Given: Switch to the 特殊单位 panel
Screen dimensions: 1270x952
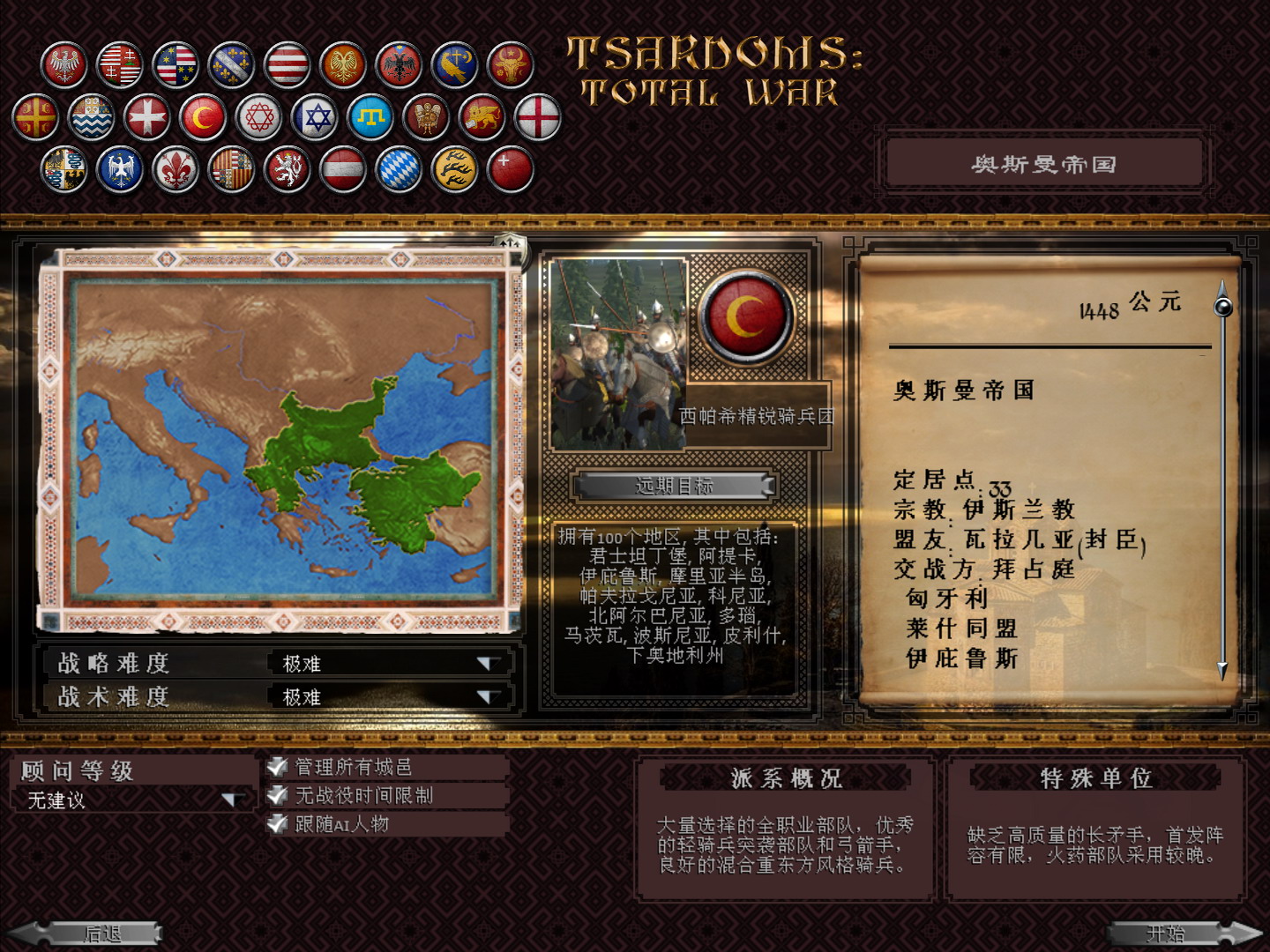Looking at the screenshot, I should (1096, 777).
